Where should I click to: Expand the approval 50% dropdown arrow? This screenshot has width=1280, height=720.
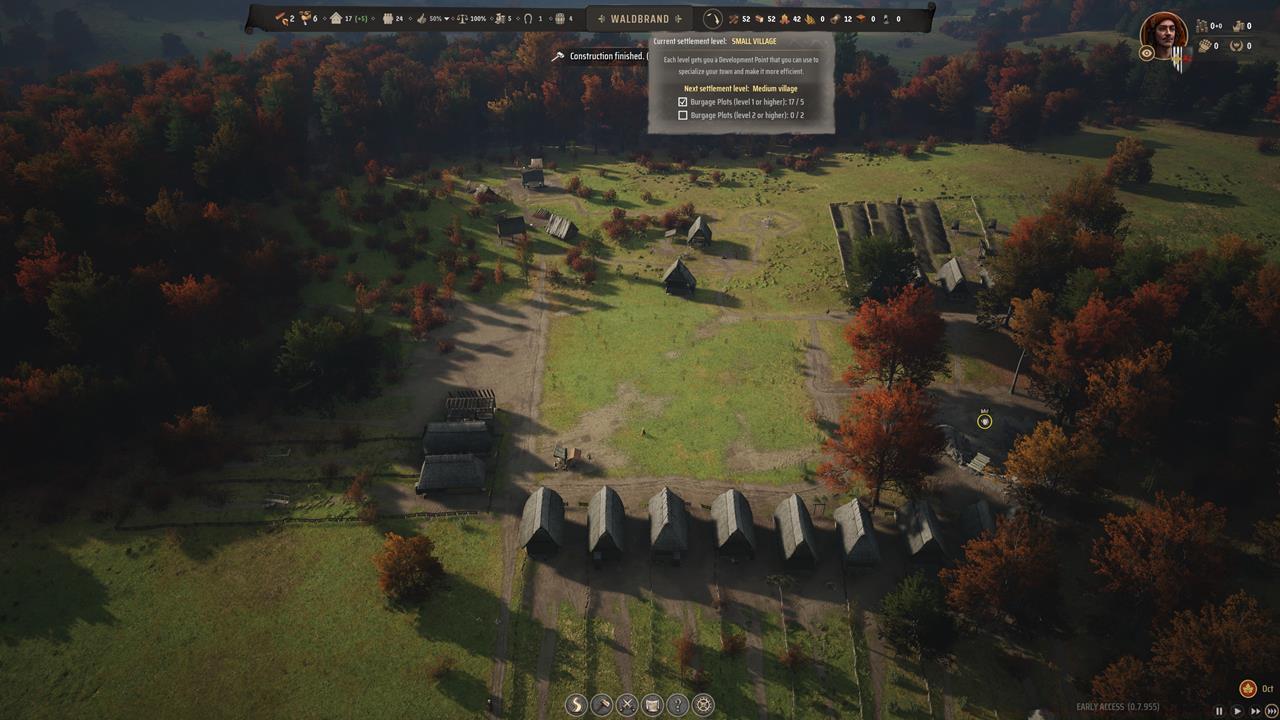pos(446,18)
